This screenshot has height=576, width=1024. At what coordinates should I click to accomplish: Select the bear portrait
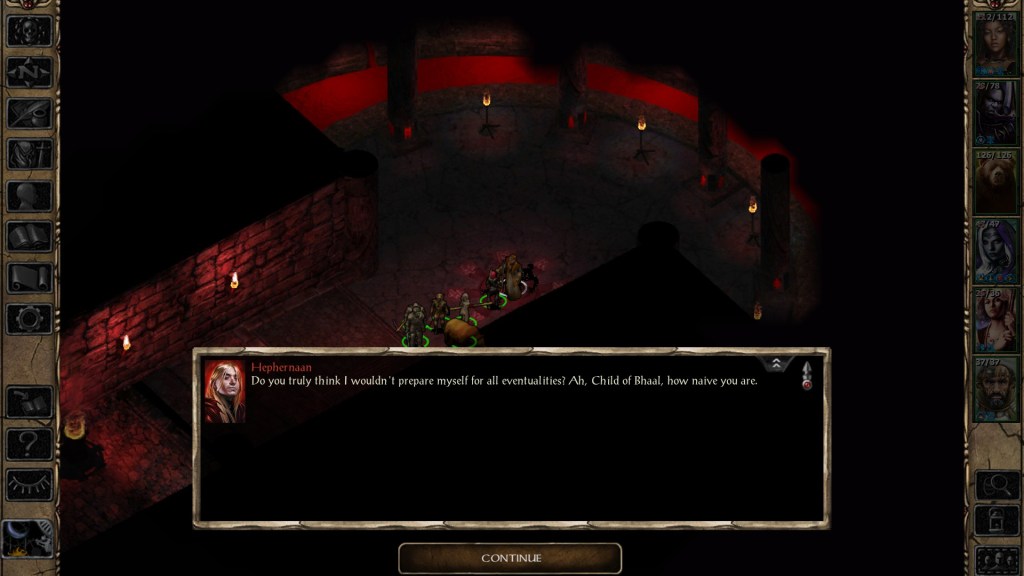(x=995, y=182)
